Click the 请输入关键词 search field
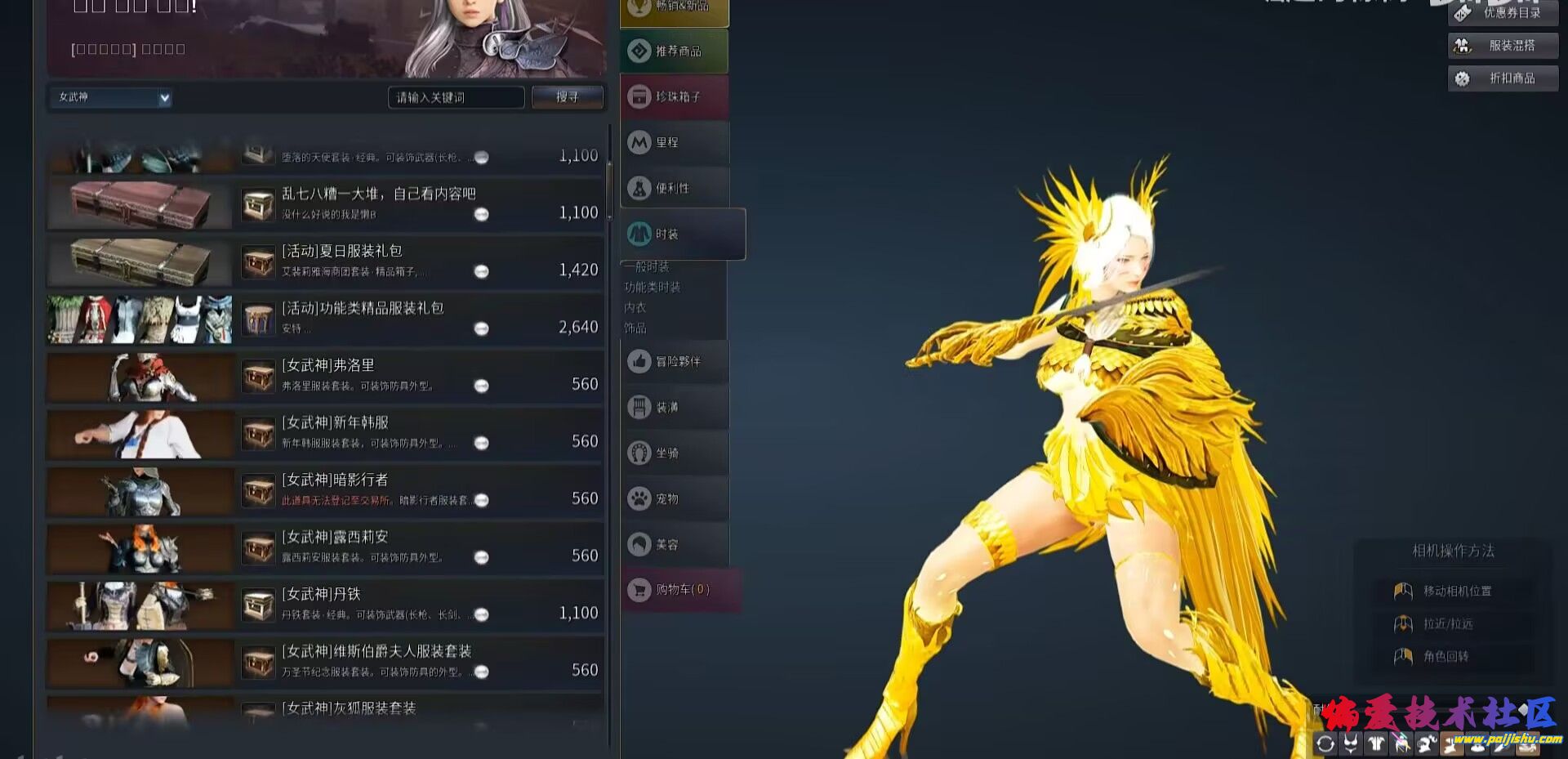The image size is (1568, 759). [455, 97]
